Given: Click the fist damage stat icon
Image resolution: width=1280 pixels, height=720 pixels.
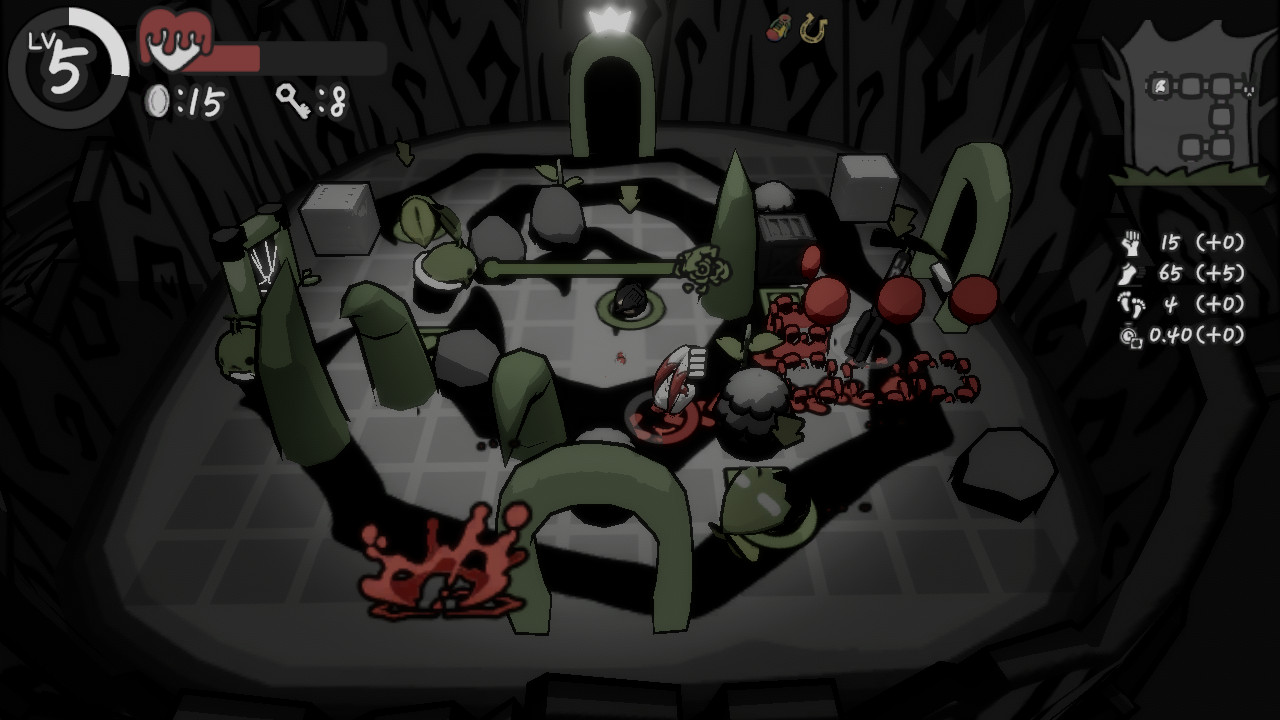Looking at the screenshot, I should click(x=1130, y=244).
